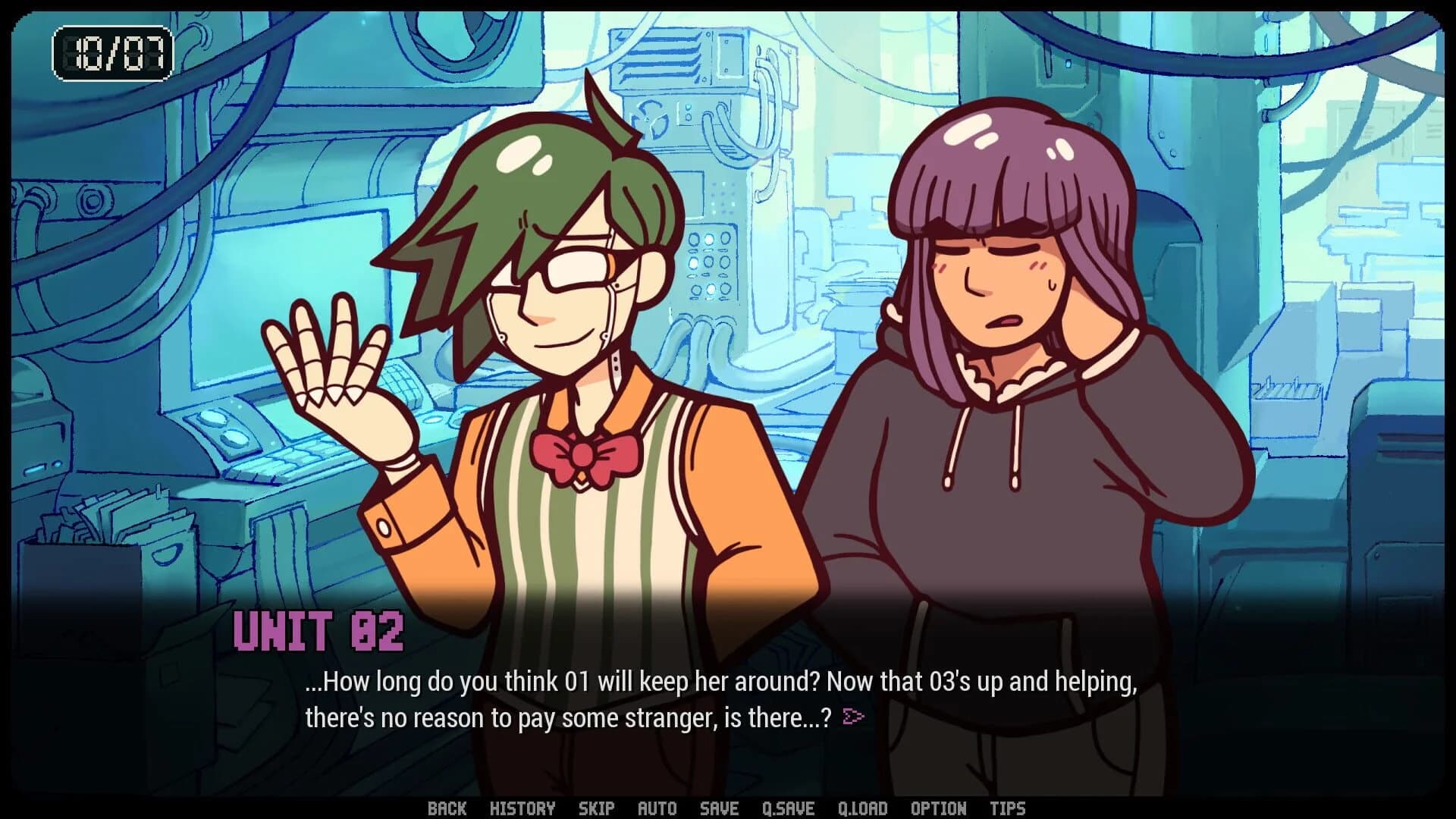View the TIPS screen
The image size is (1456, 819).
[x=1009, y=808]
